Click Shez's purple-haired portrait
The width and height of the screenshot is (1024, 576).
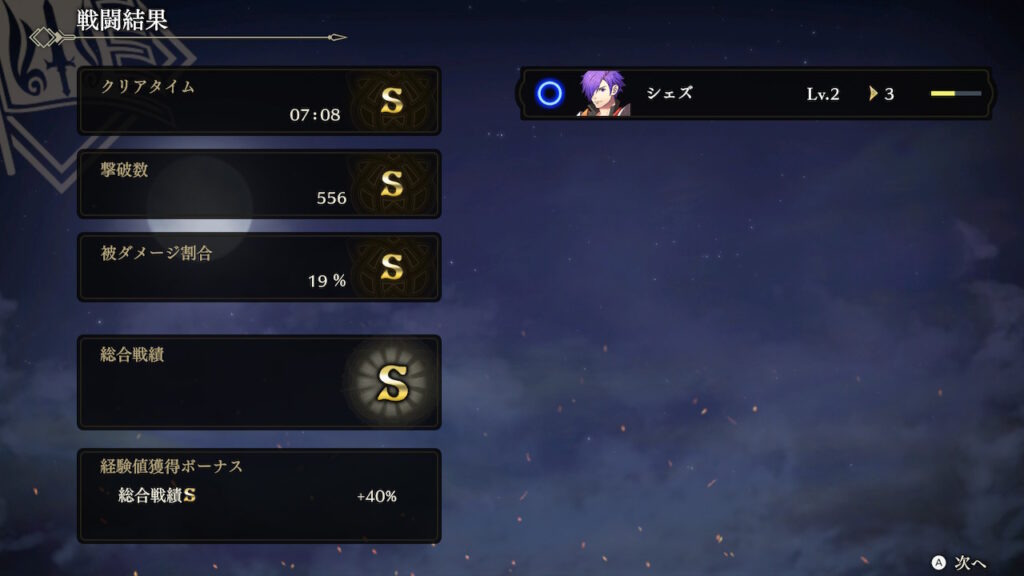(x=603, y=94)
